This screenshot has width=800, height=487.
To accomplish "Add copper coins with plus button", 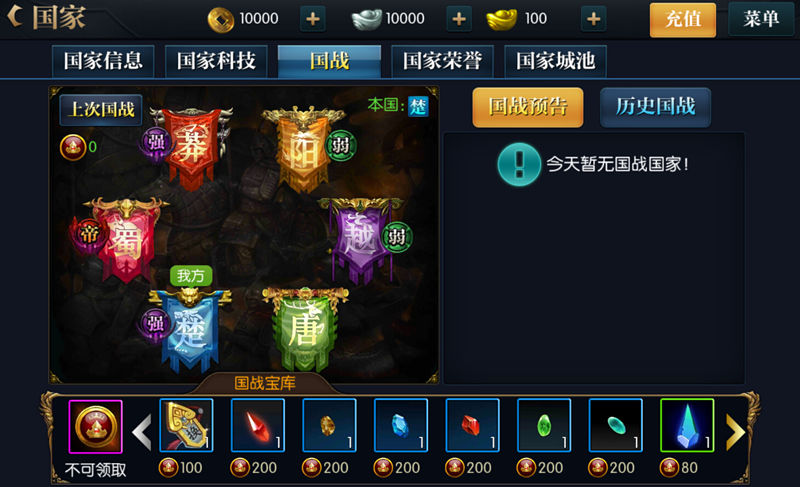I will coord(313,19).
